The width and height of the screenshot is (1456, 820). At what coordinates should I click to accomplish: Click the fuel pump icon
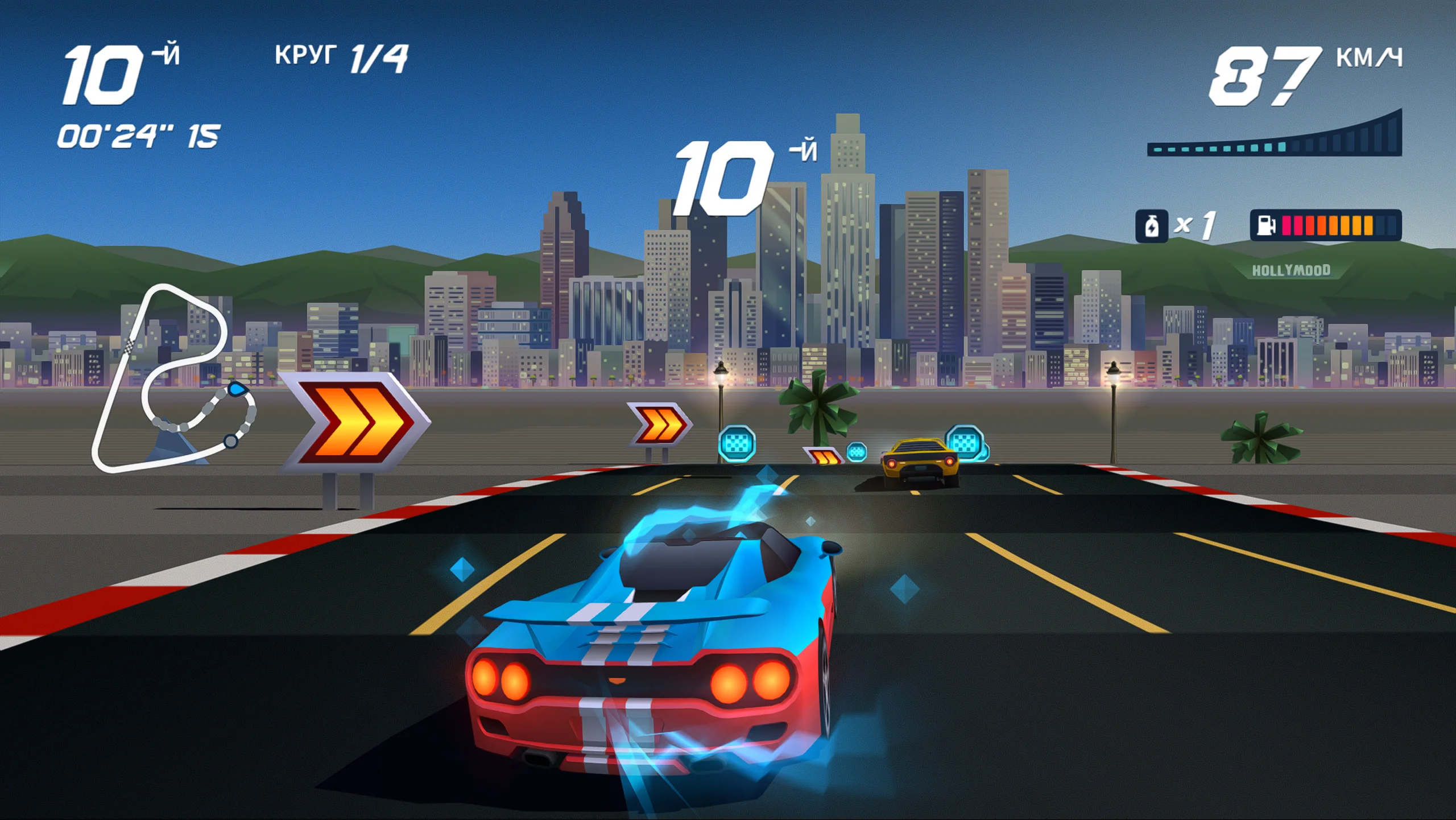(x=1265, y=225)
